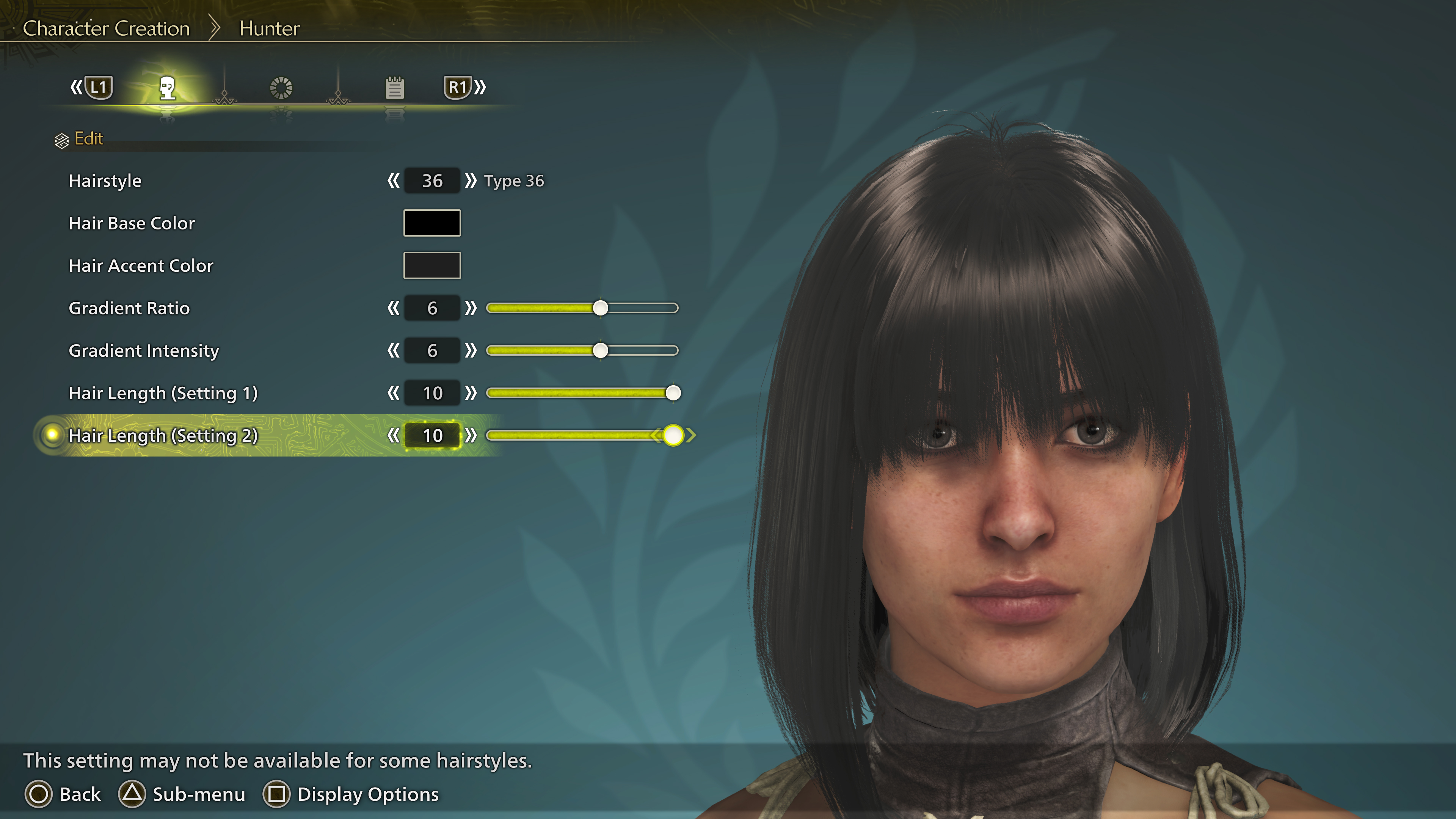Open the Hair Accent Color swatch

(x=432, y=266)
